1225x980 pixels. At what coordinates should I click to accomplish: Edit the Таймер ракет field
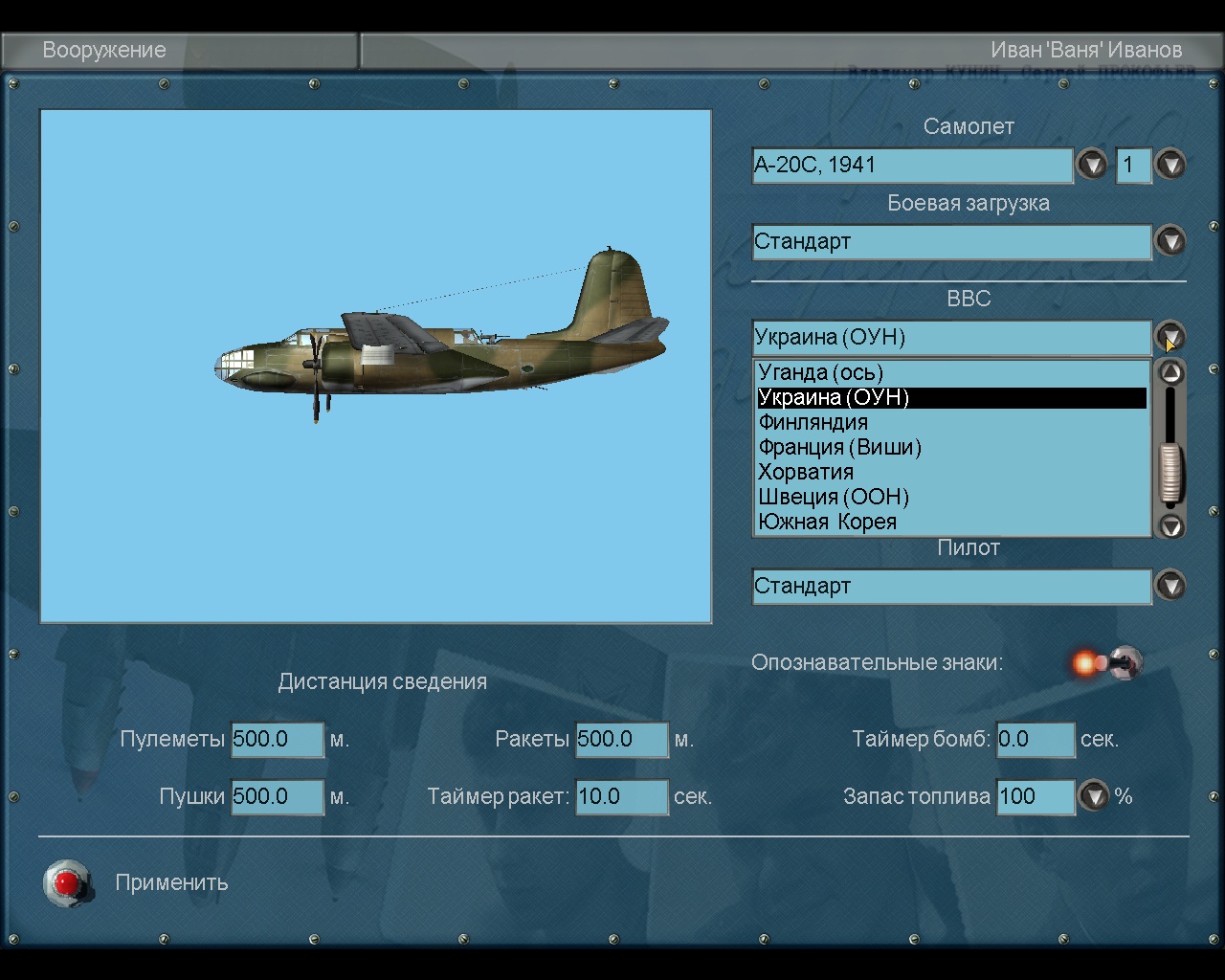coord(621,796)
